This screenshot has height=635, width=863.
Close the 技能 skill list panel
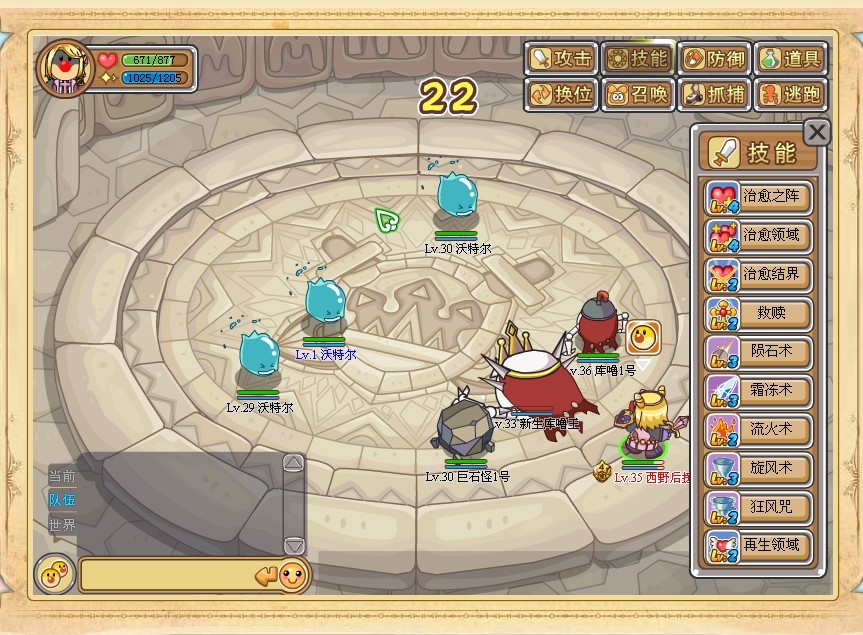coord(817,132)
